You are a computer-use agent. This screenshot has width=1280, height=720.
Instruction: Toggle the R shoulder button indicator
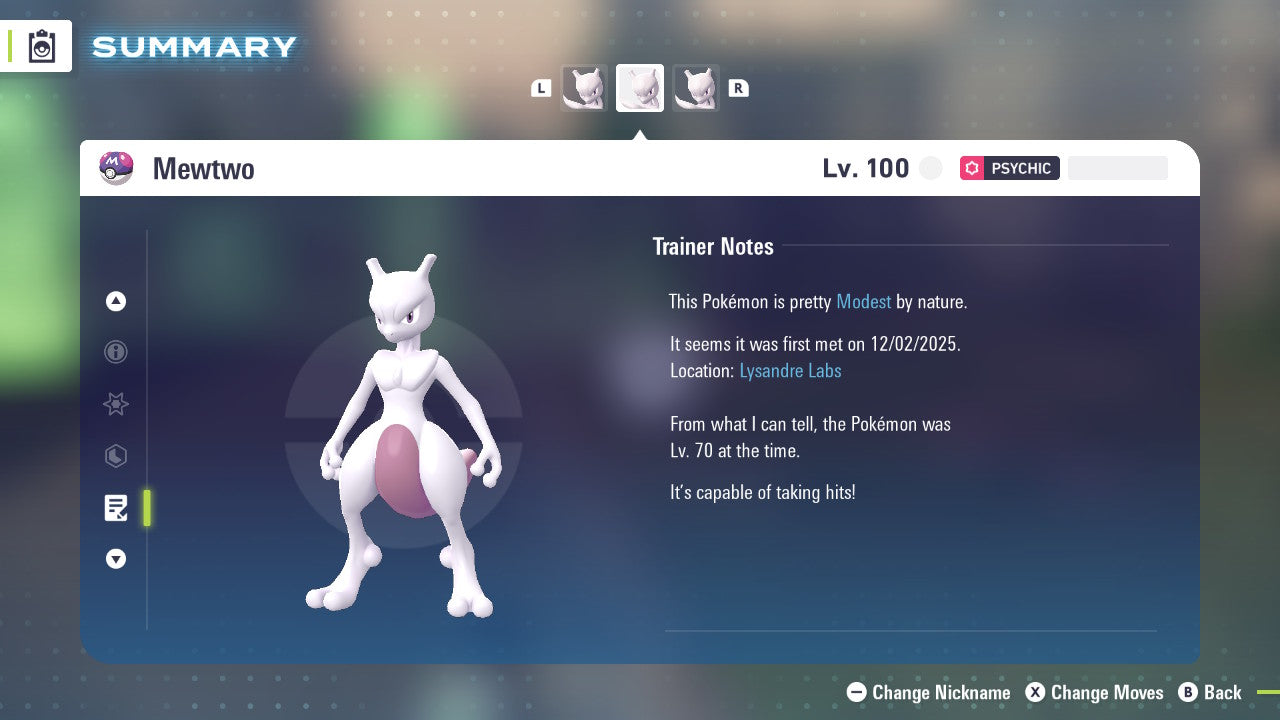point(739,87)
